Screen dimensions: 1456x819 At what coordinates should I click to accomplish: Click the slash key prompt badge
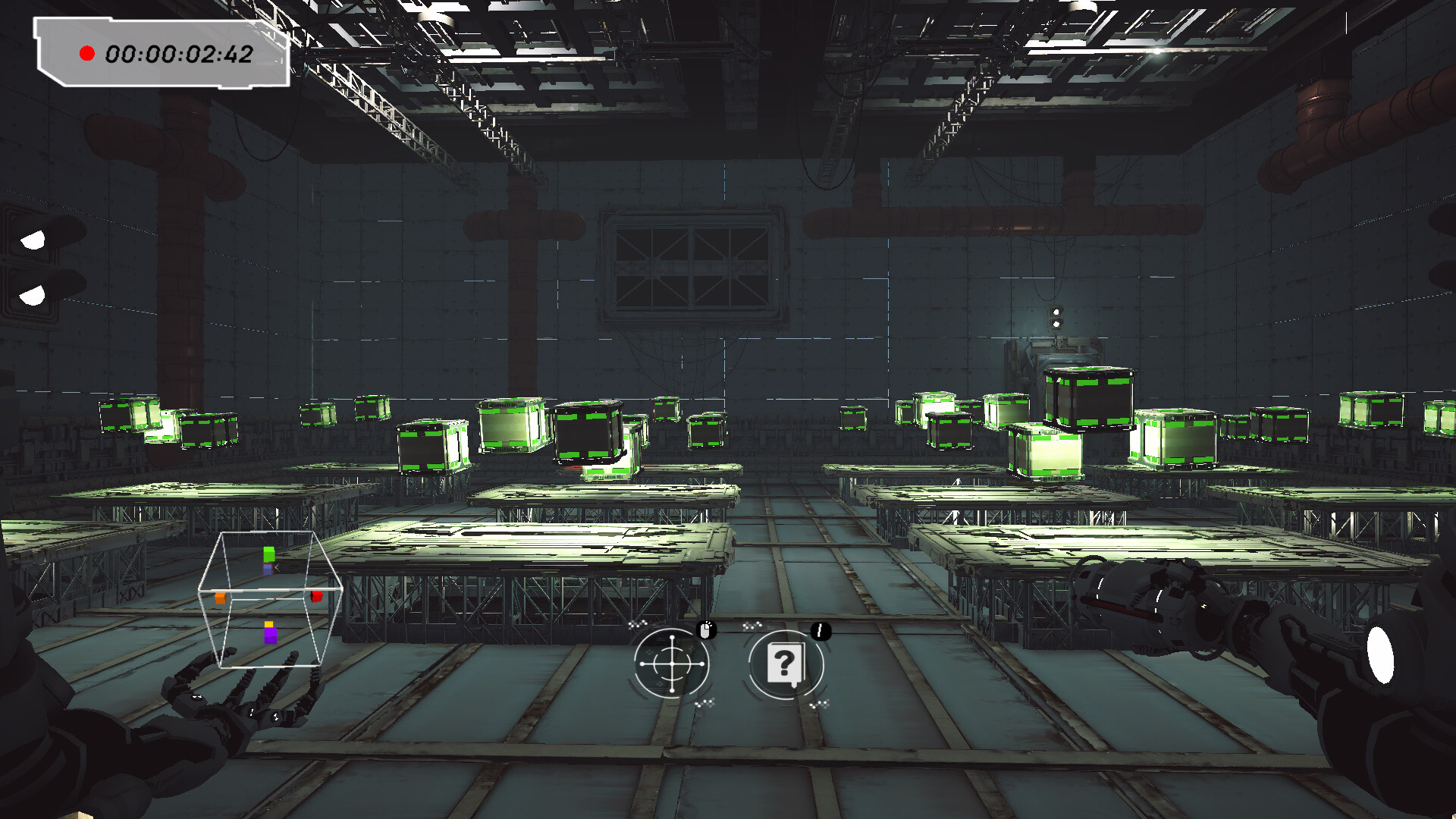tap(820, 631)
